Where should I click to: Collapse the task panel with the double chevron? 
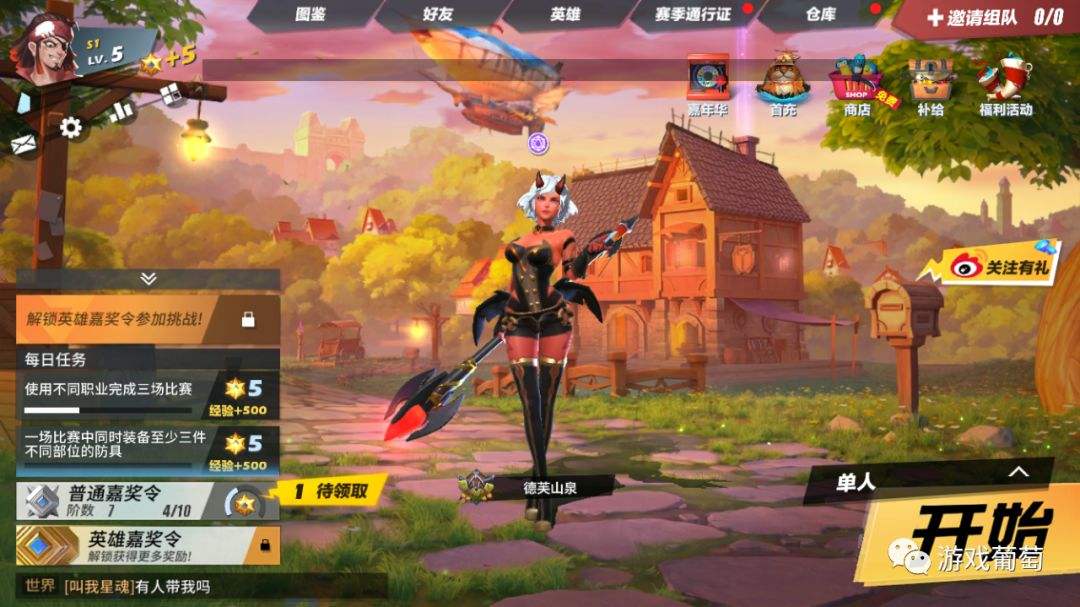[x=148, y=278]
